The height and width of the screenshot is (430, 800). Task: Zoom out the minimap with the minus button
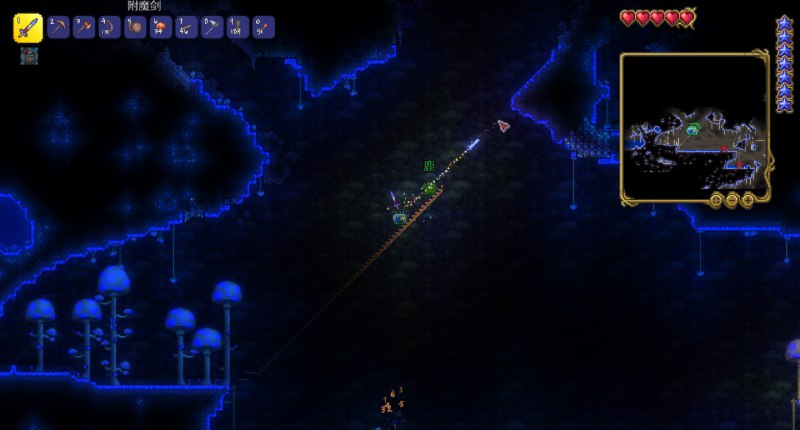click(x=732, y=200)
